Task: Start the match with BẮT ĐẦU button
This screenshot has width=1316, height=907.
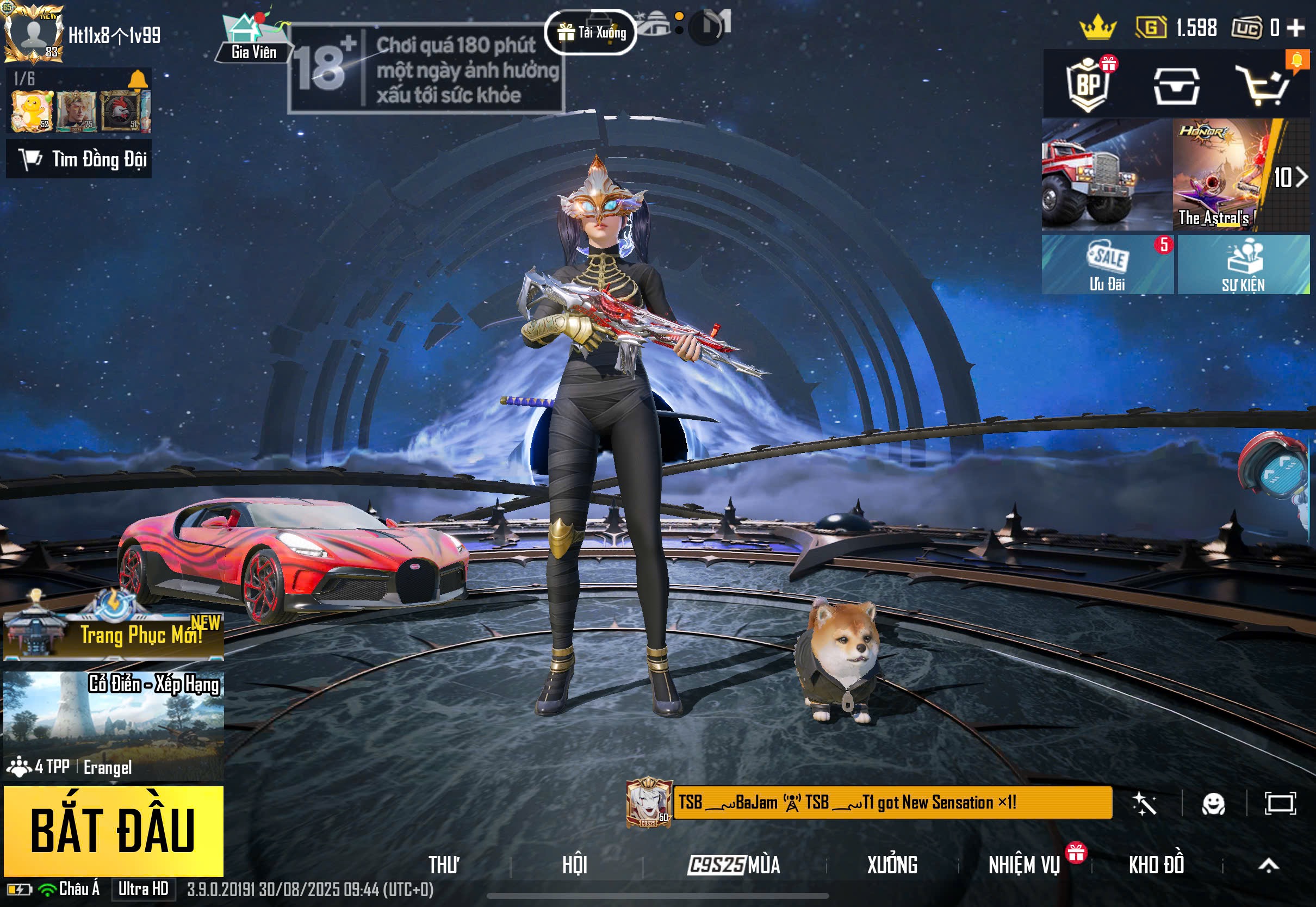Action: [x=114, y=830]
